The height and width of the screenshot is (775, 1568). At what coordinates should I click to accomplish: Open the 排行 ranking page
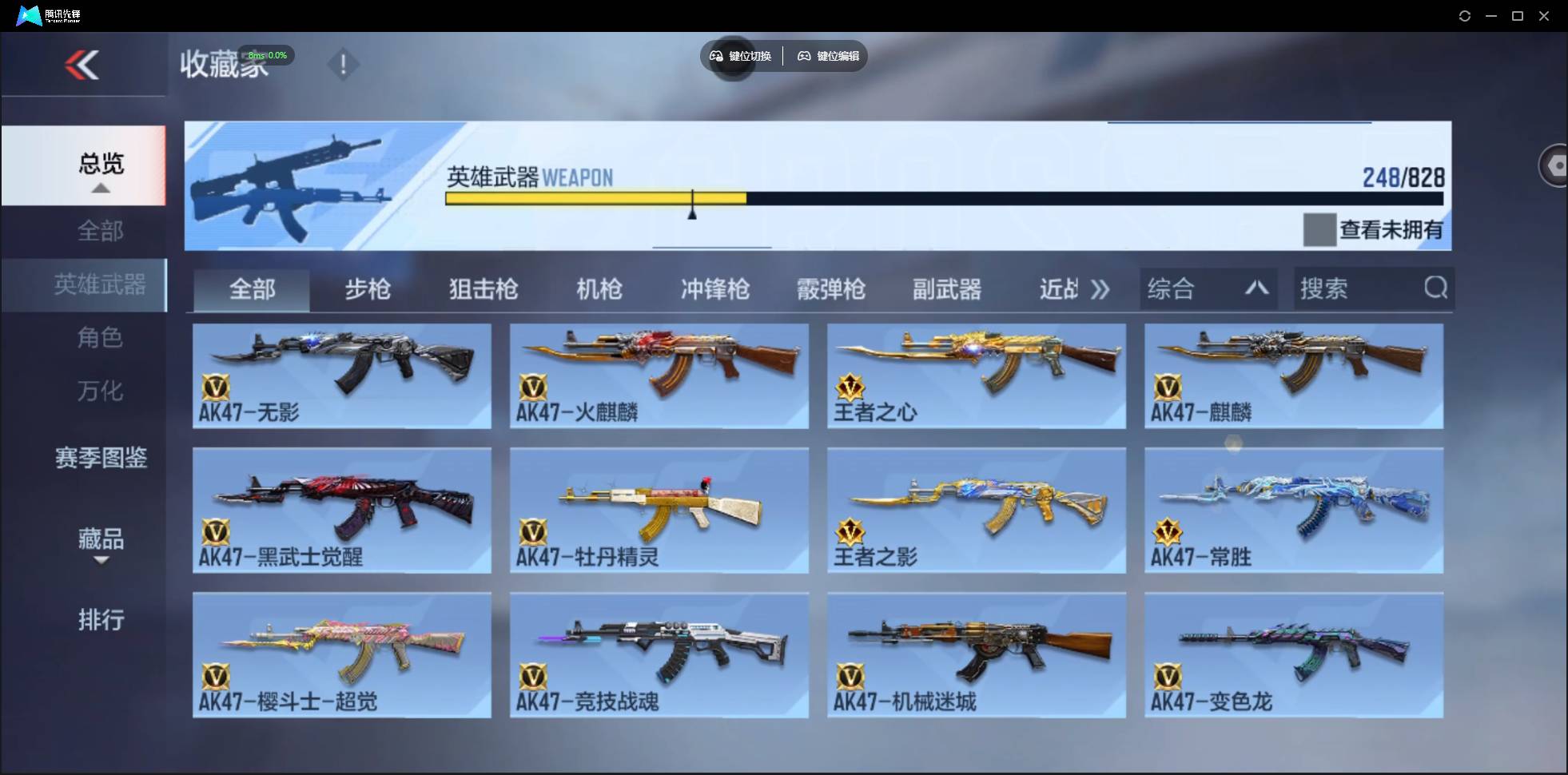(x=101, y=620)
